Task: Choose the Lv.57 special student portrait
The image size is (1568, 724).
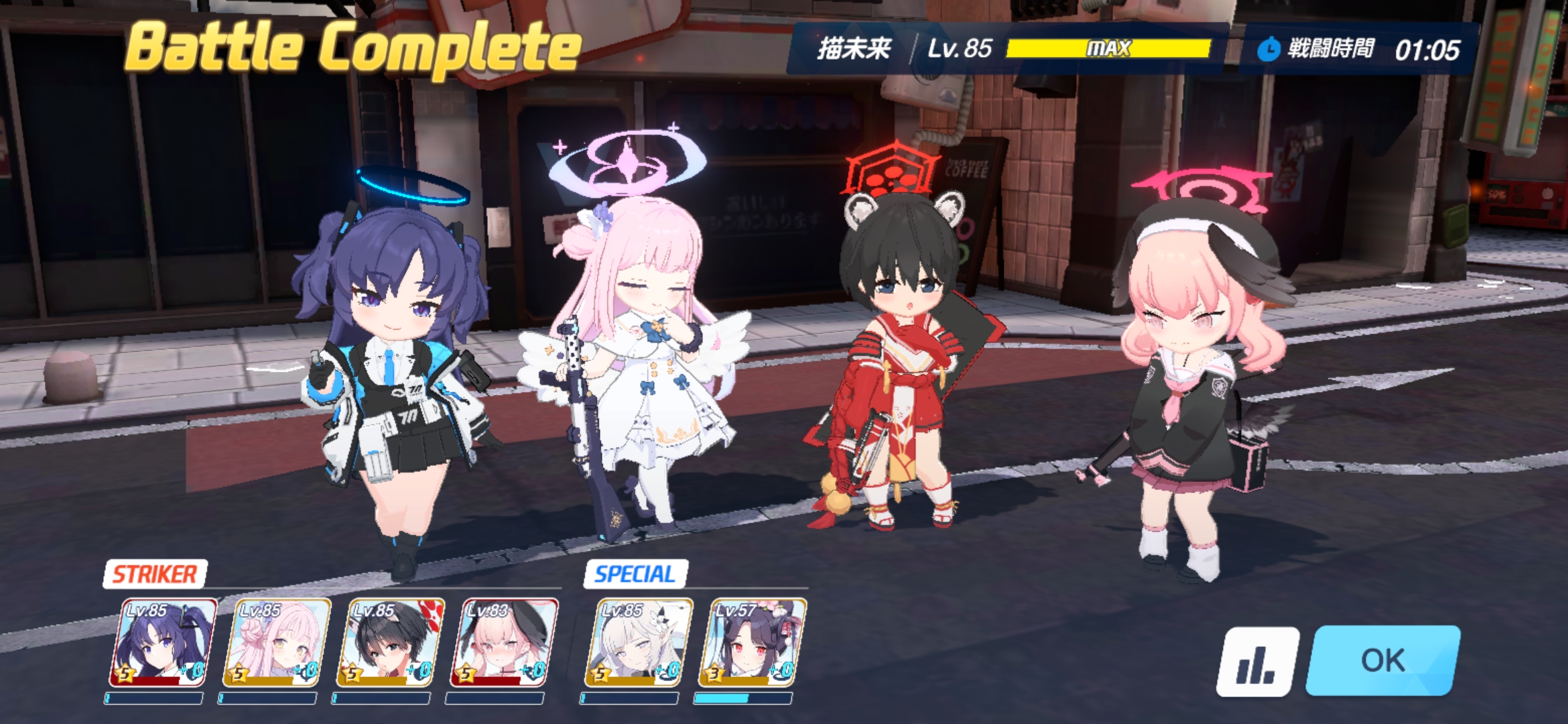Action: 751,643
